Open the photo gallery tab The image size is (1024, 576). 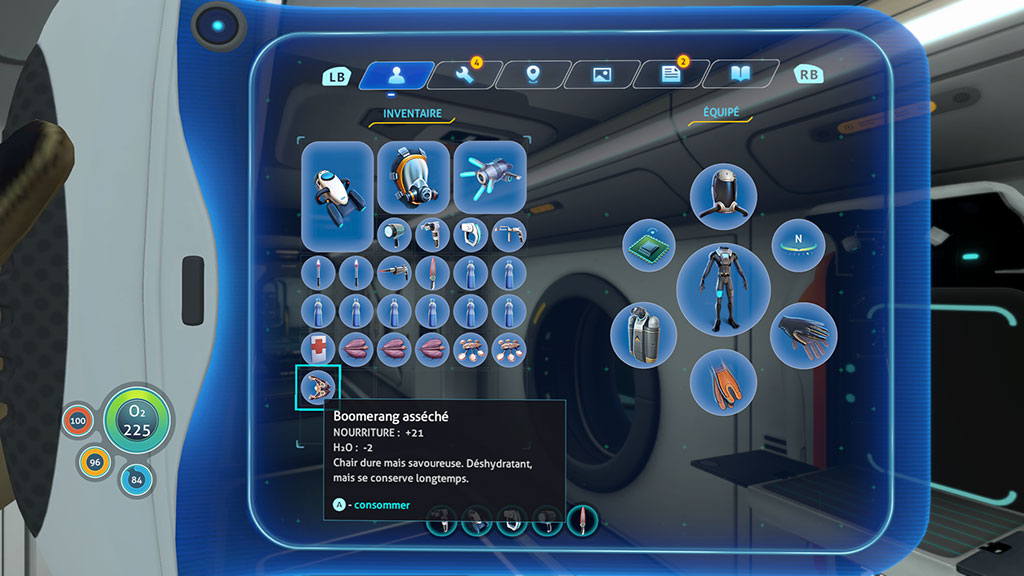(602, 75)
